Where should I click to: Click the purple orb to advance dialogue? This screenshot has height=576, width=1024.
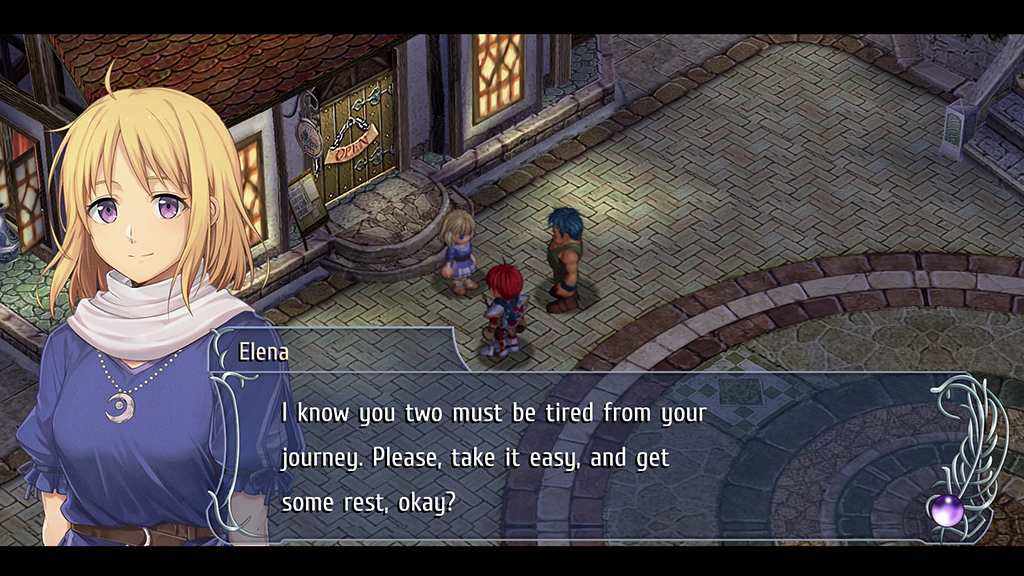point(946,510)
